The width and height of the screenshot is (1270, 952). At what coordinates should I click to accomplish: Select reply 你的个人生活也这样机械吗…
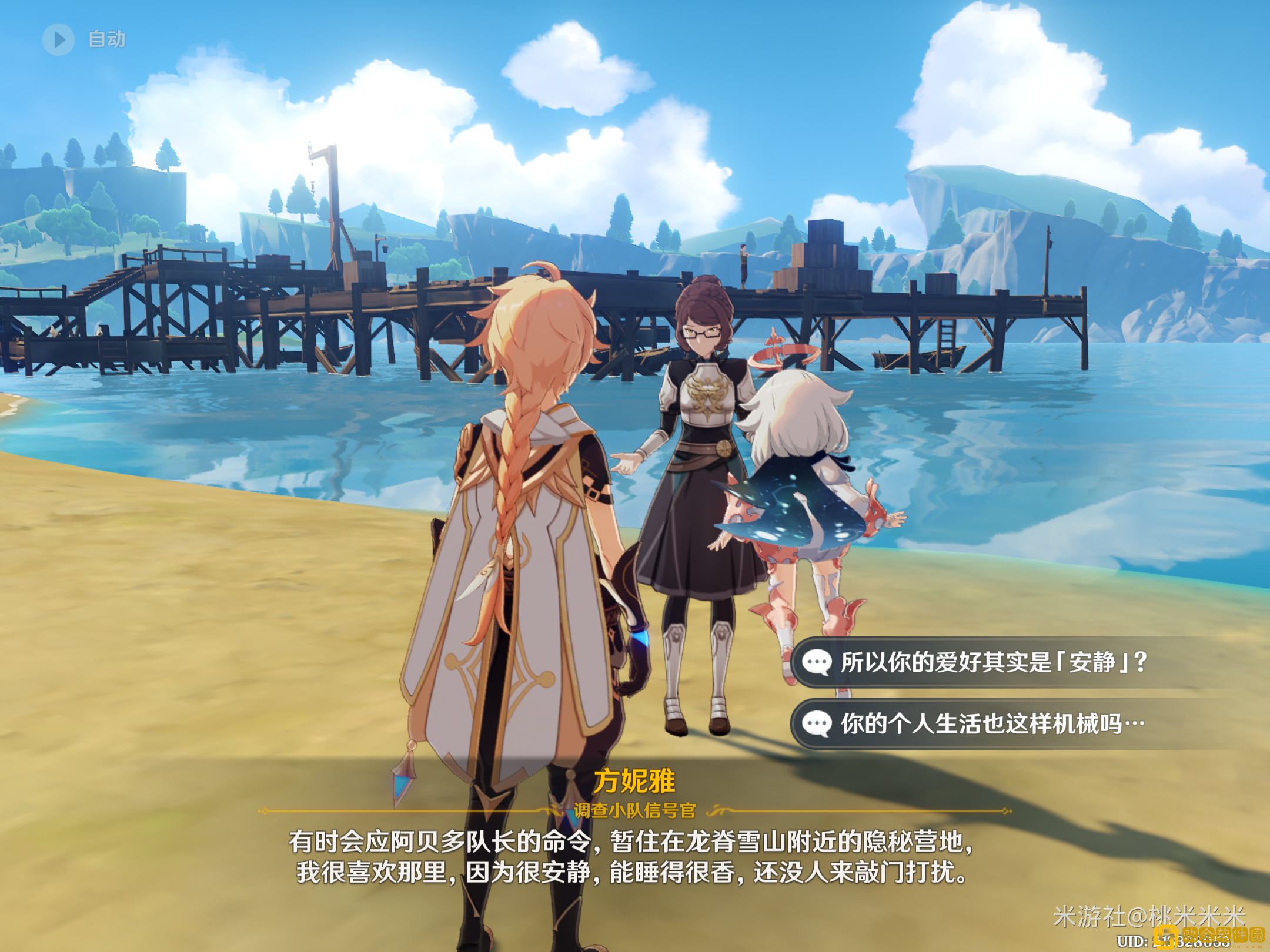tap(992, 723)
